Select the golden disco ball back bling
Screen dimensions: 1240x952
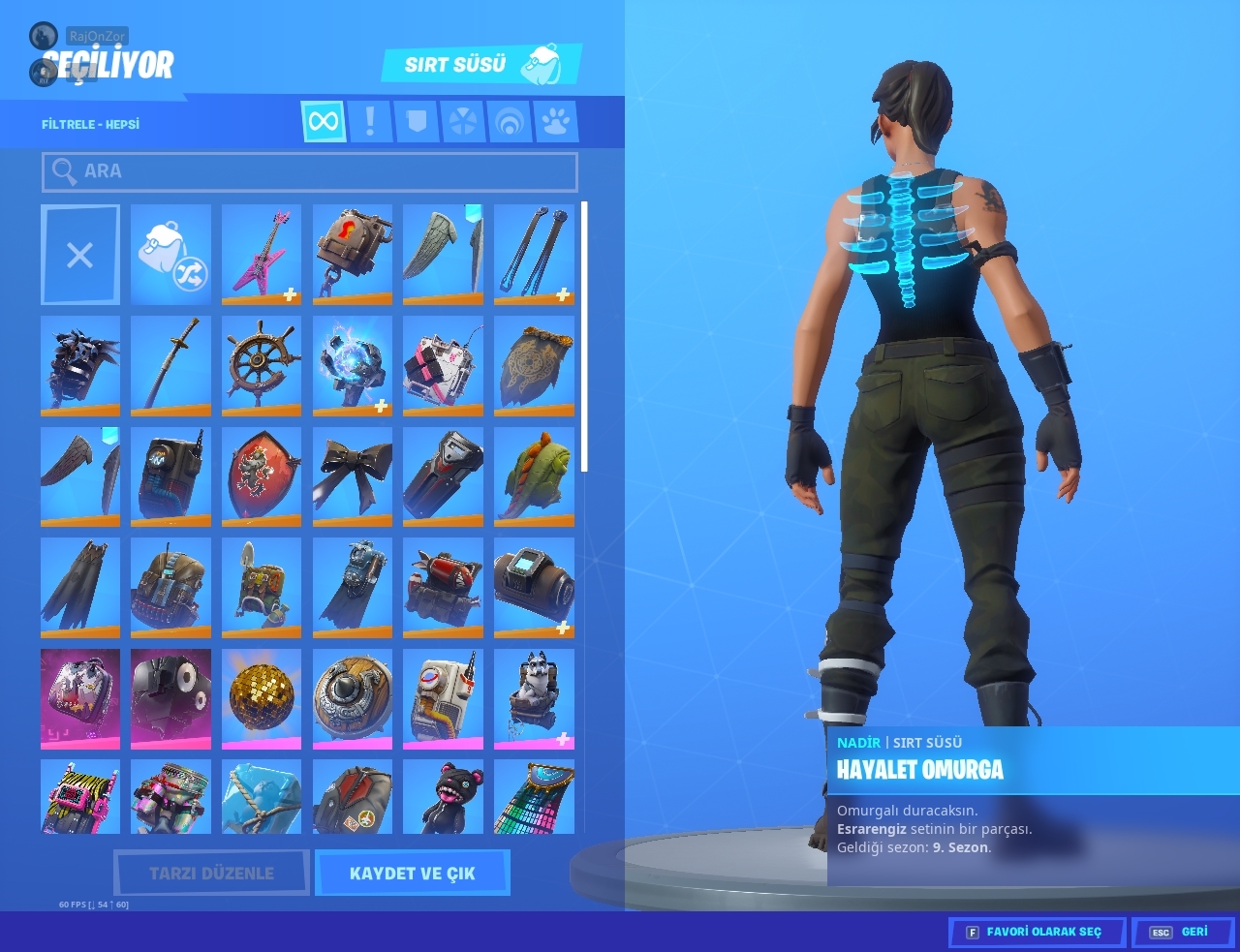[x=262, y=697]
